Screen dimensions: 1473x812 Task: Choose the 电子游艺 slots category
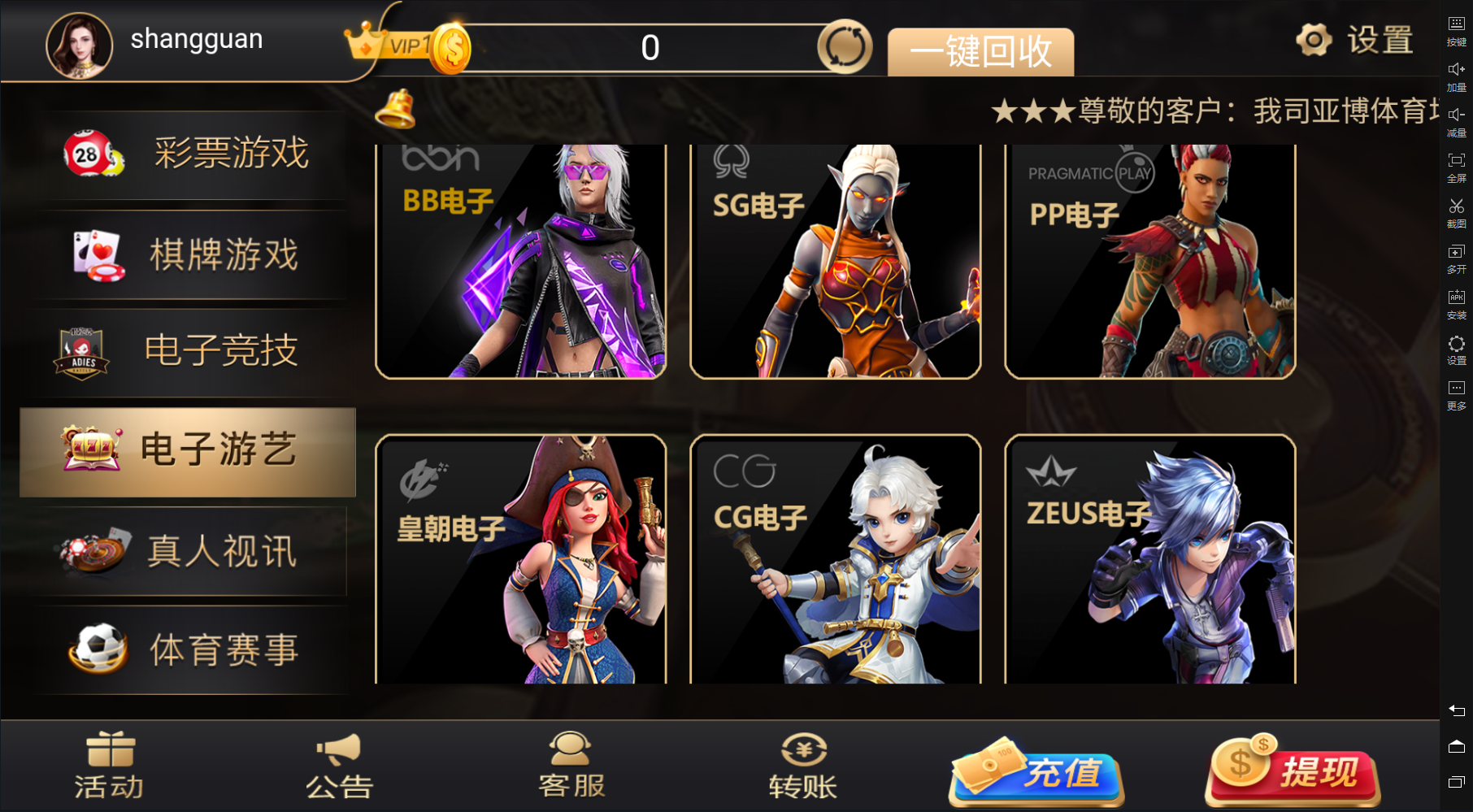(189, 452)
